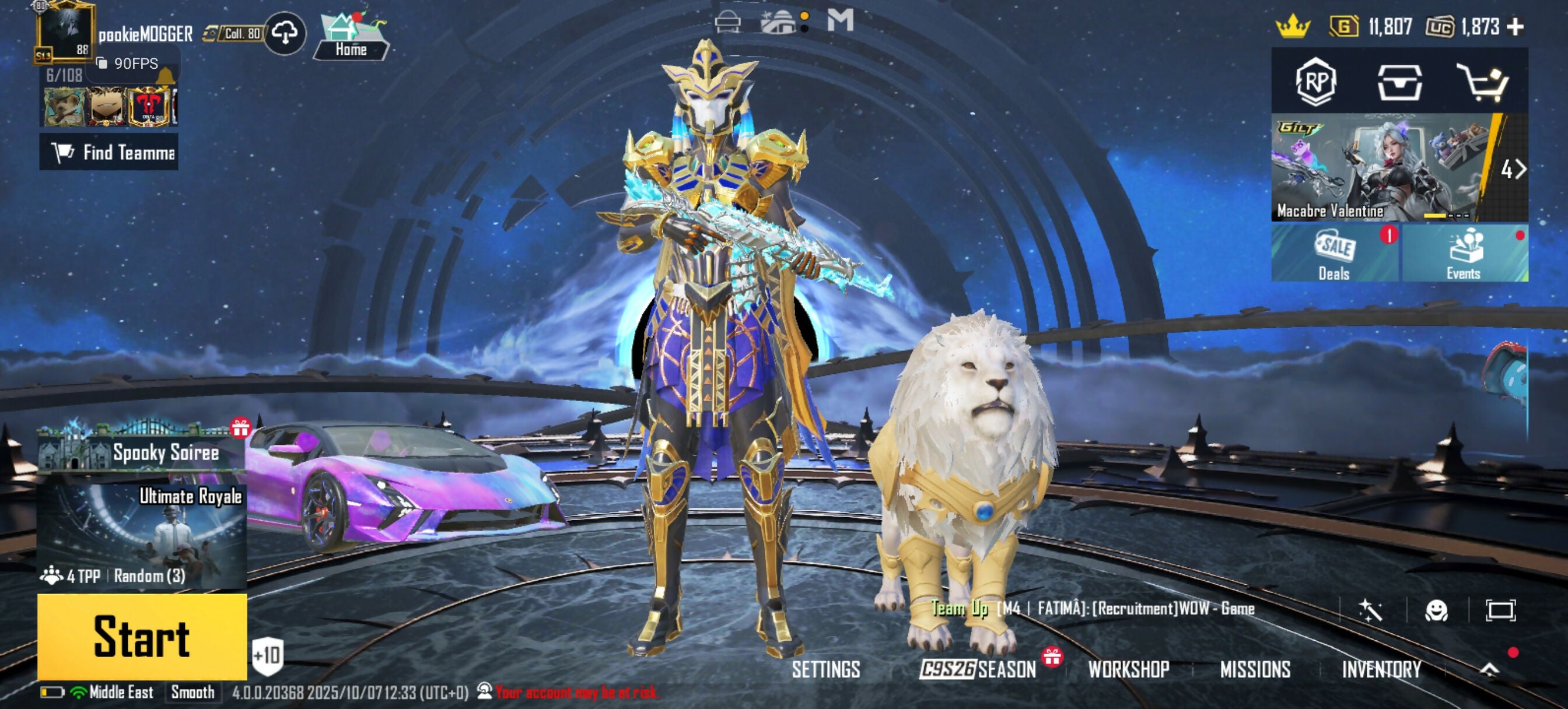Open the Inventory
1568x709 pixels.
click(x=1381, y=669)
